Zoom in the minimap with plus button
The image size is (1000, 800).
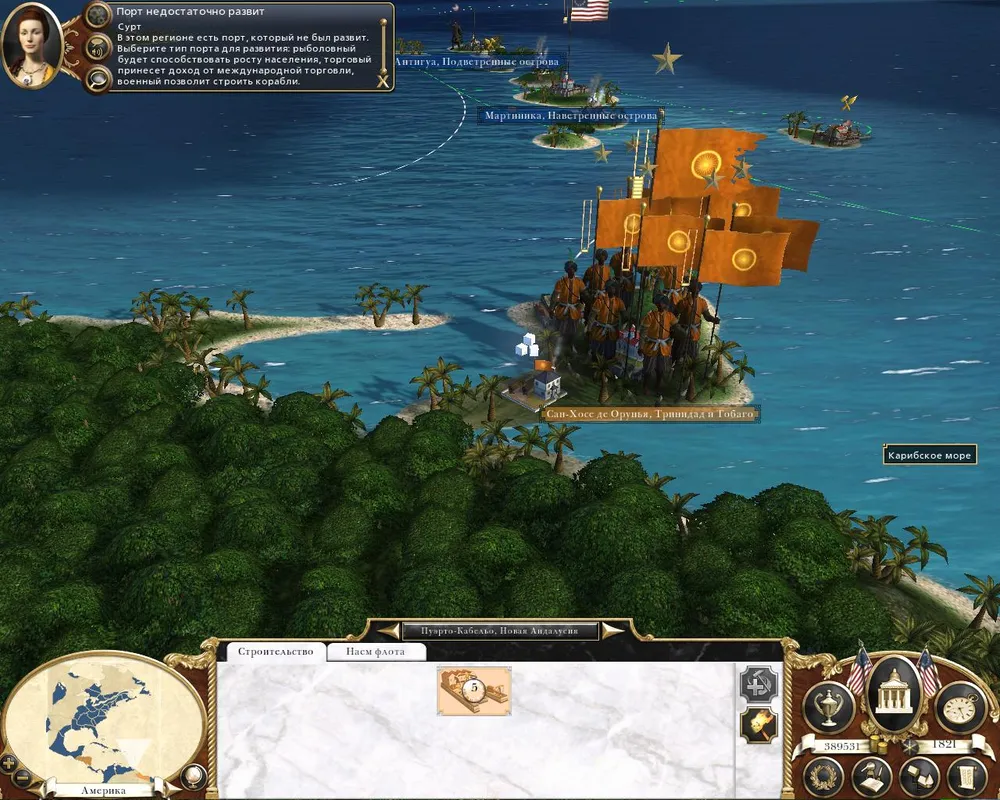point(10,764)
